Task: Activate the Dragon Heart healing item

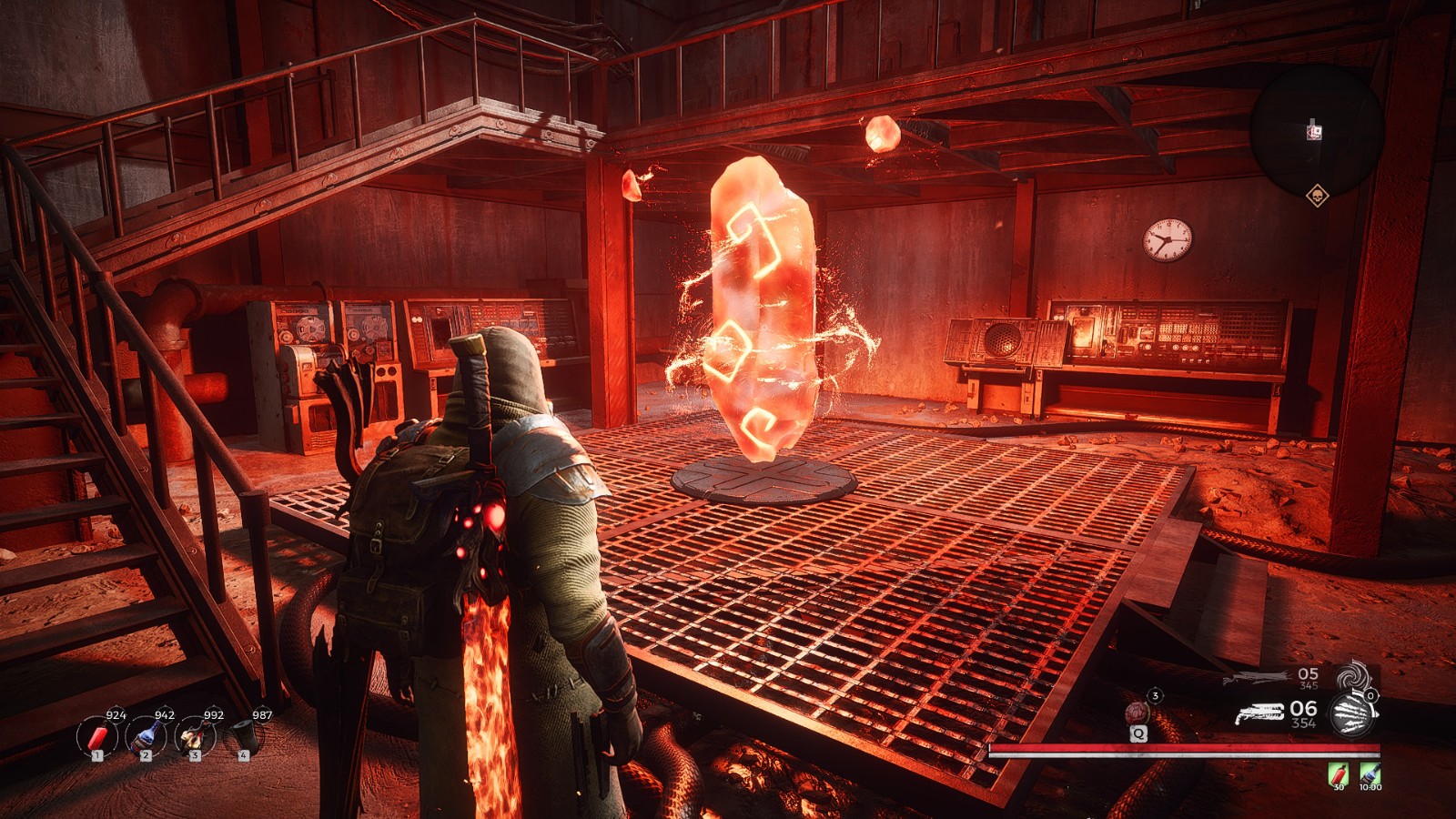Action: click(x=1137, y=713)
